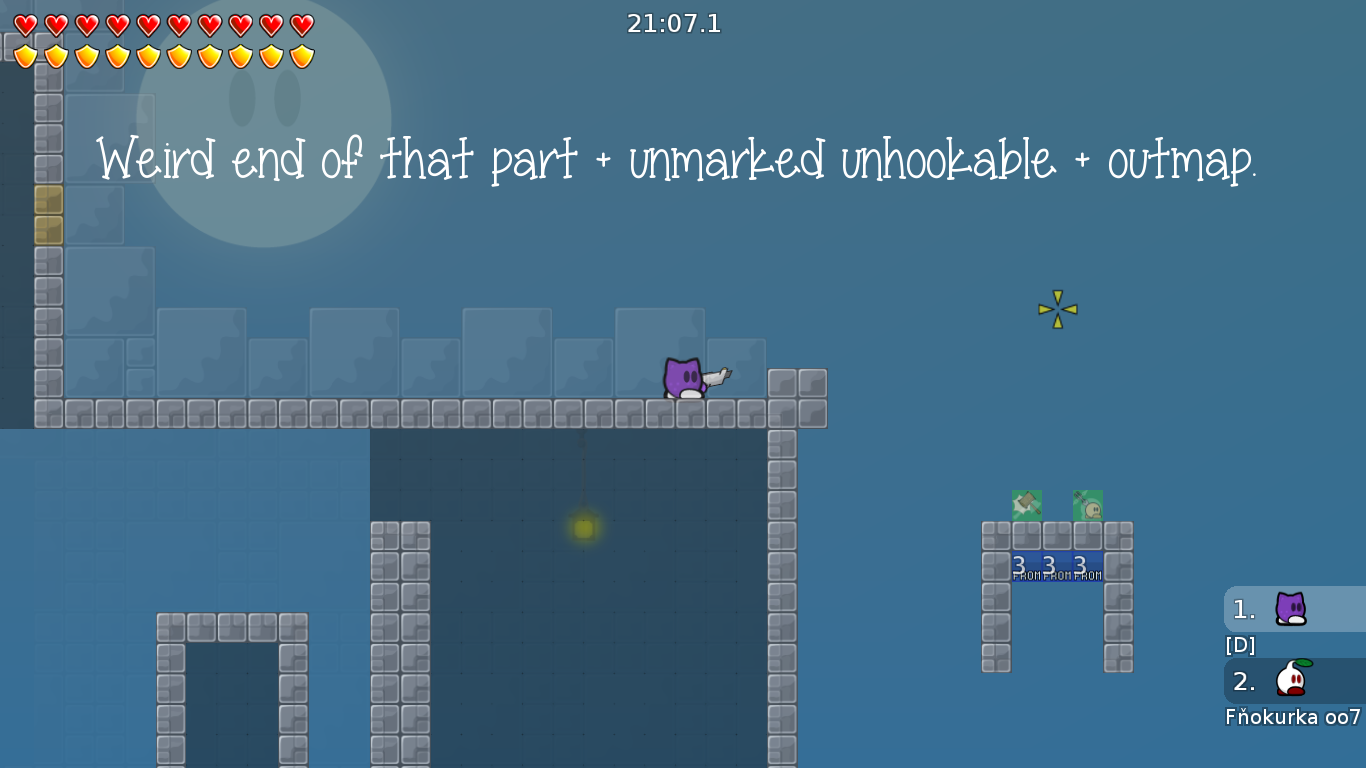The image size is (1366, 768).
Task: Click the yellow unhookable tiles on the left wall
Action: [48, 213]
